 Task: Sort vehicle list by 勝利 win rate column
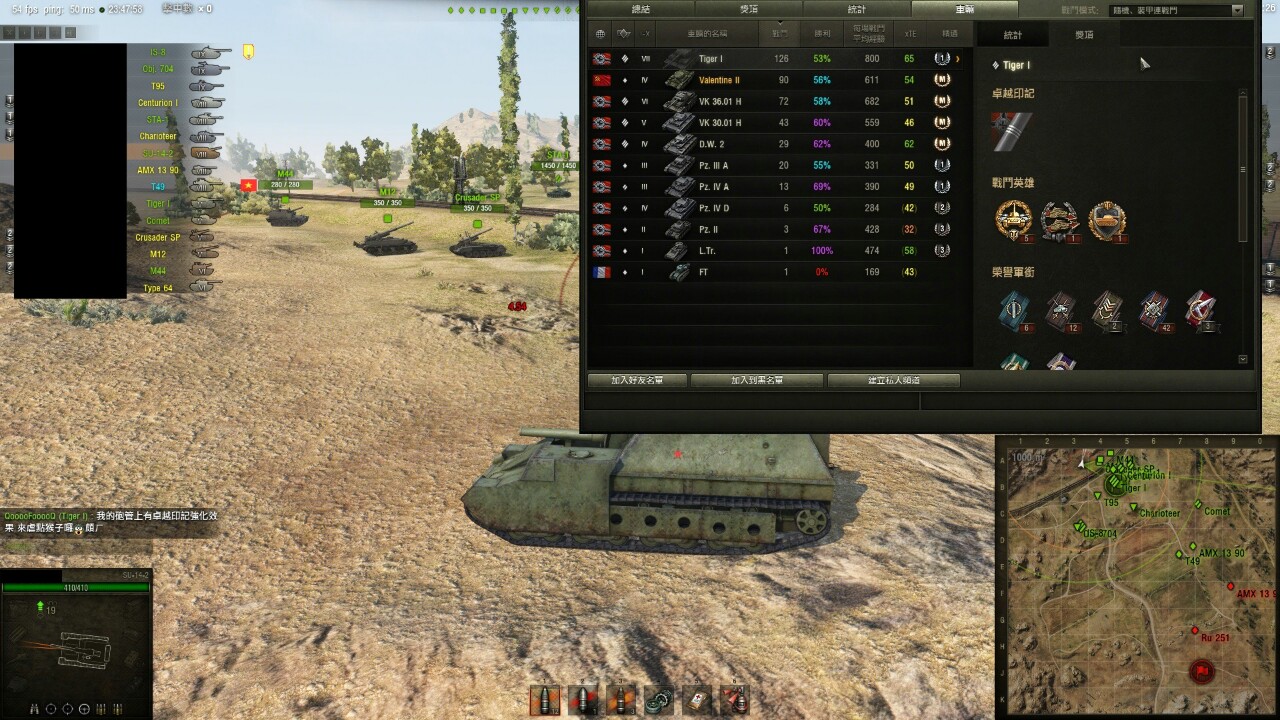[822, 34]
